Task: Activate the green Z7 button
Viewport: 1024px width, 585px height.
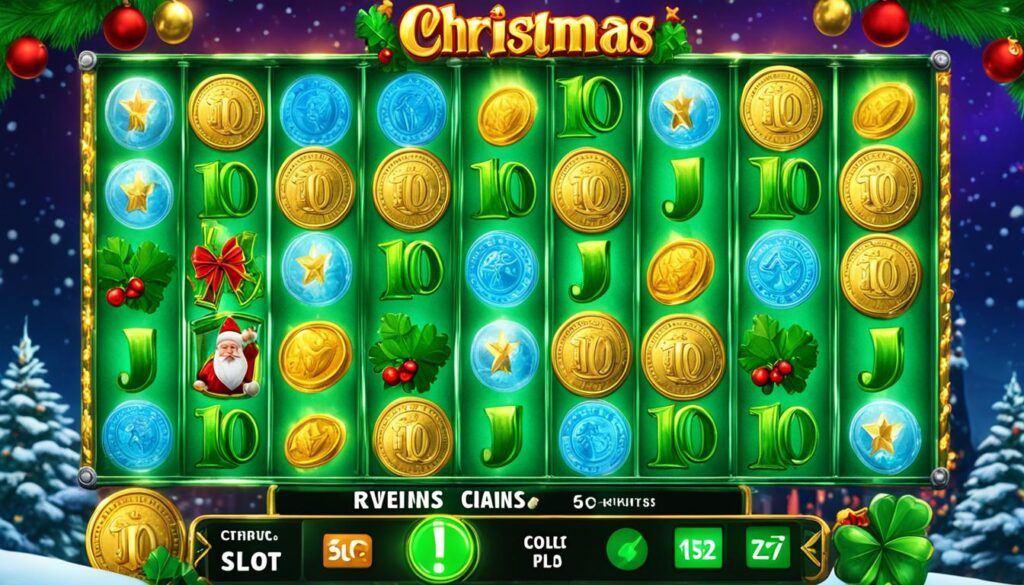Action: (767, 548)
